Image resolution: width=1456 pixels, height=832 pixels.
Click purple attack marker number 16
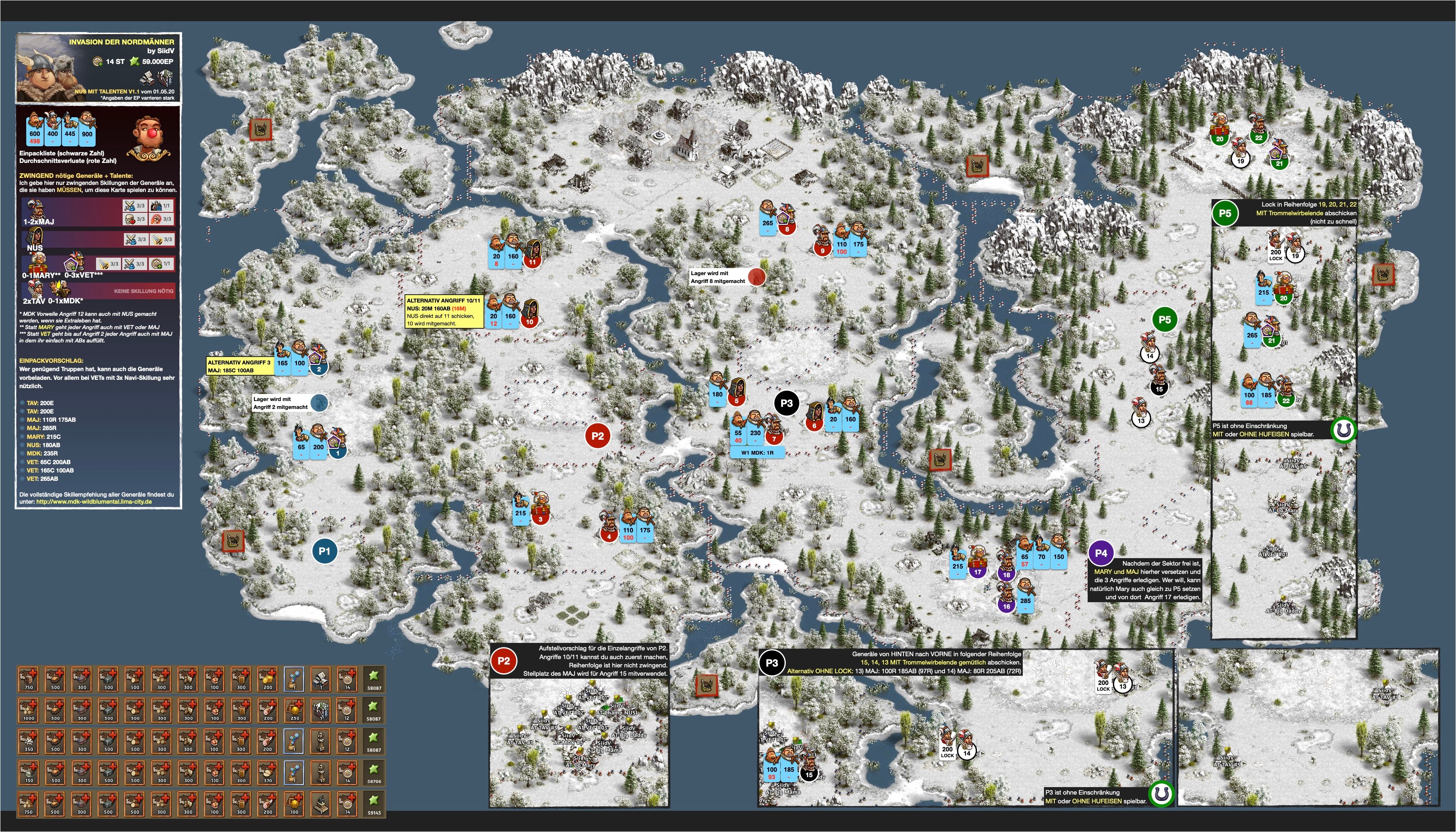click(x=1006, y=606)
